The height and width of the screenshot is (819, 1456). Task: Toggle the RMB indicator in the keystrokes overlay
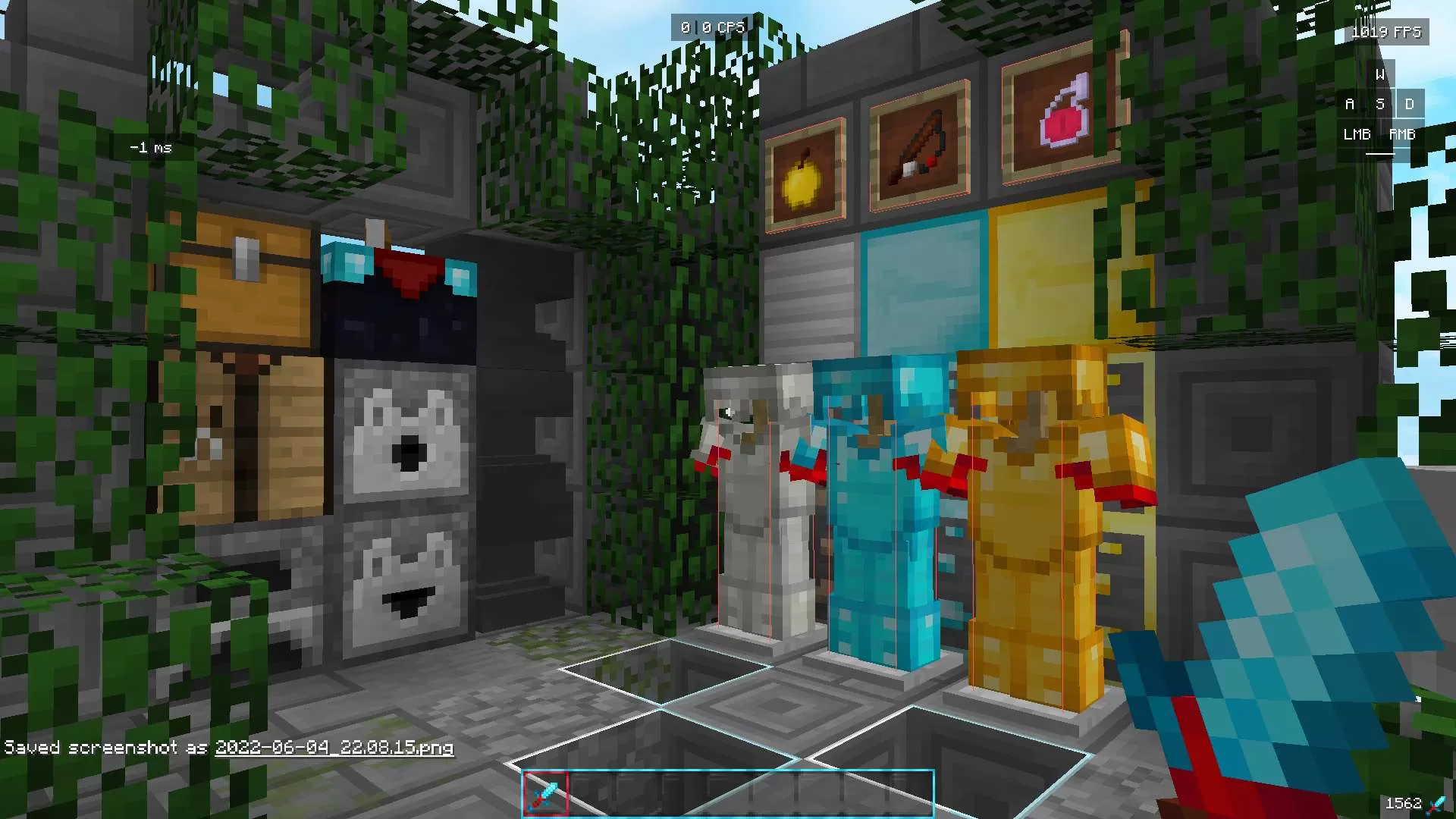click(1401, 134)
